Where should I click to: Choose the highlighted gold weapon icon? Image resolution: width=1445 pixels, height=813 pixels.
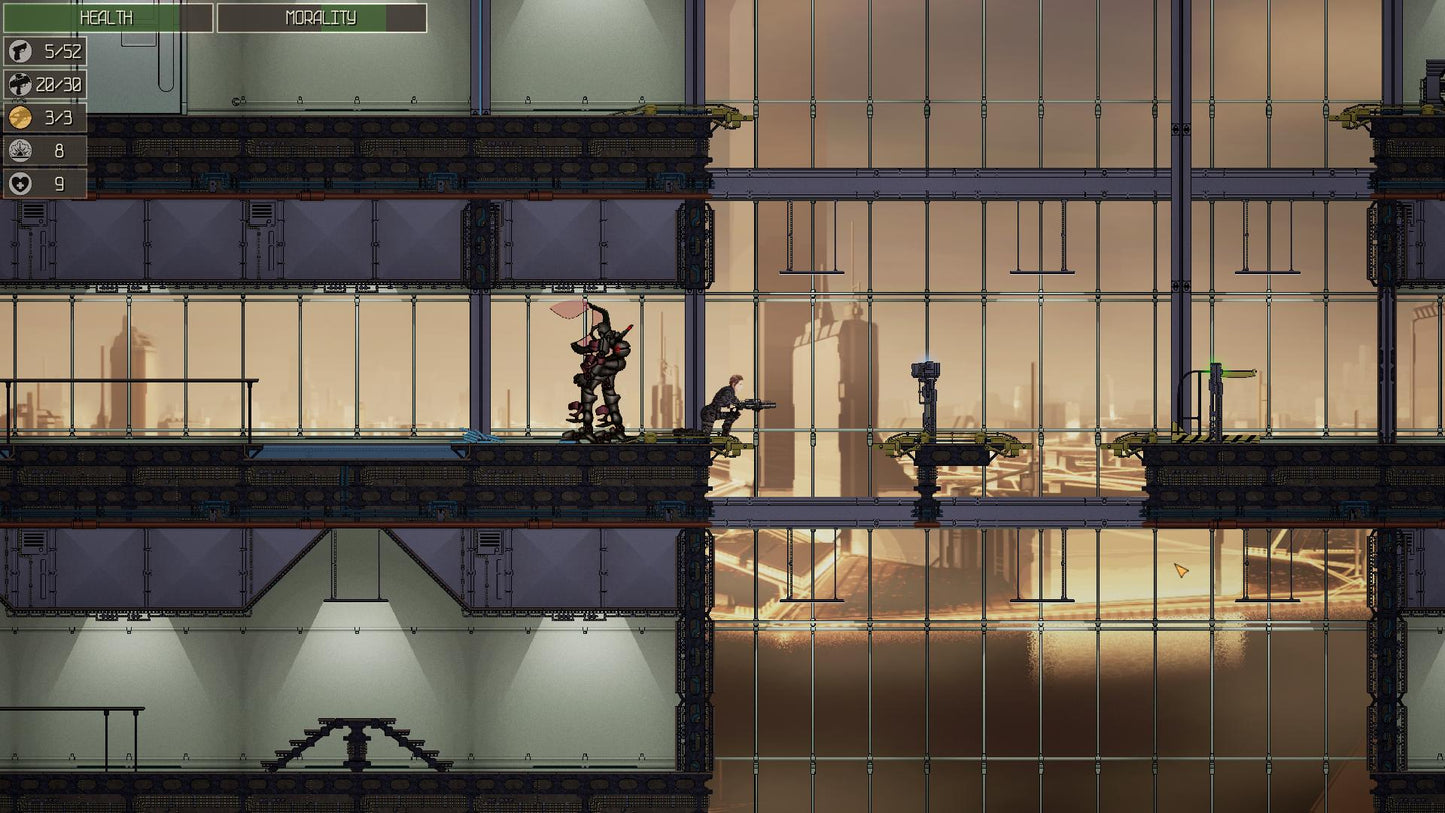click(x=20, y=118)
